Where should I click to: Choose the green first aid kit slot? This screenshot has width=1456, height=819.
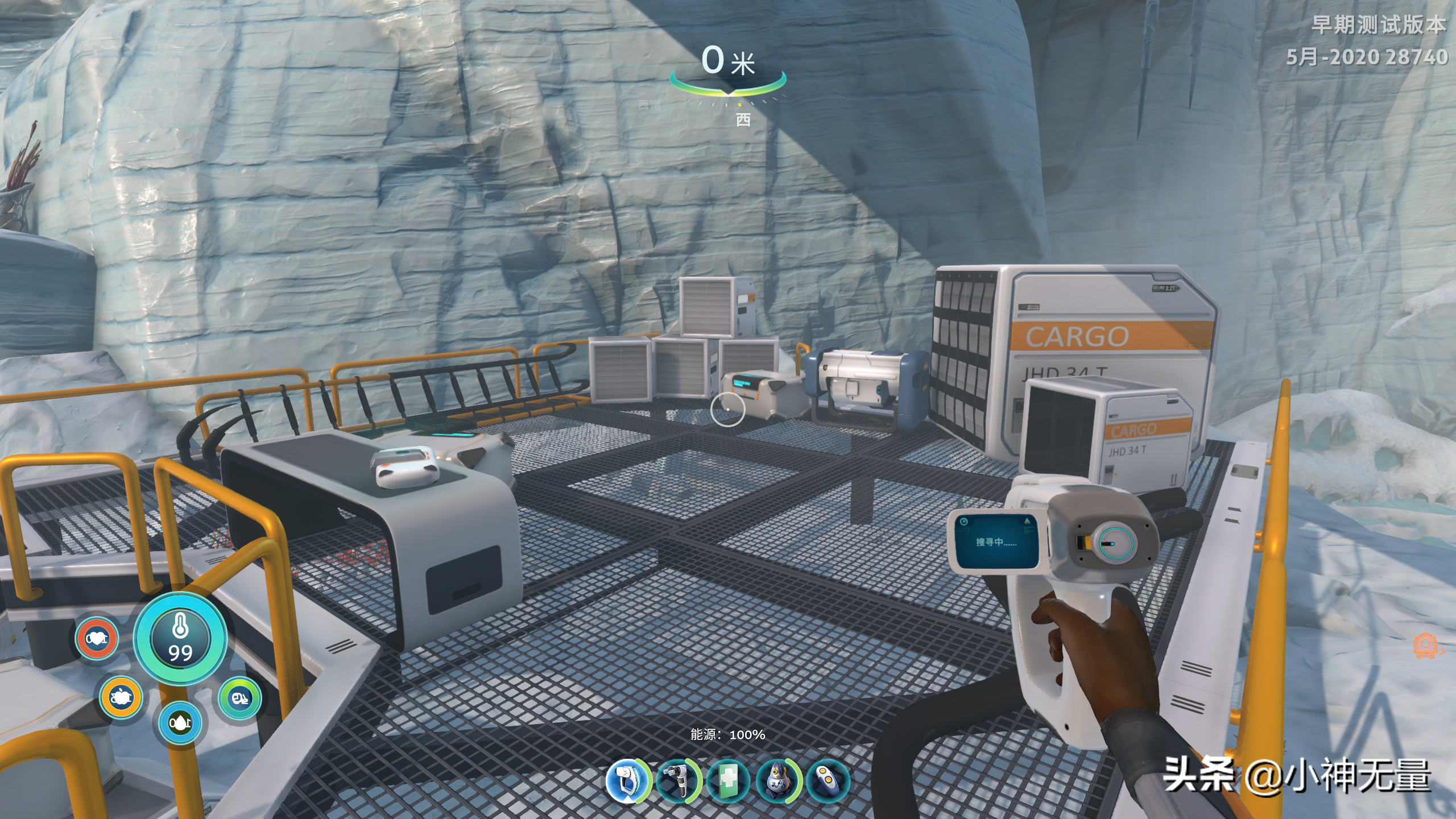pos(728,781)
